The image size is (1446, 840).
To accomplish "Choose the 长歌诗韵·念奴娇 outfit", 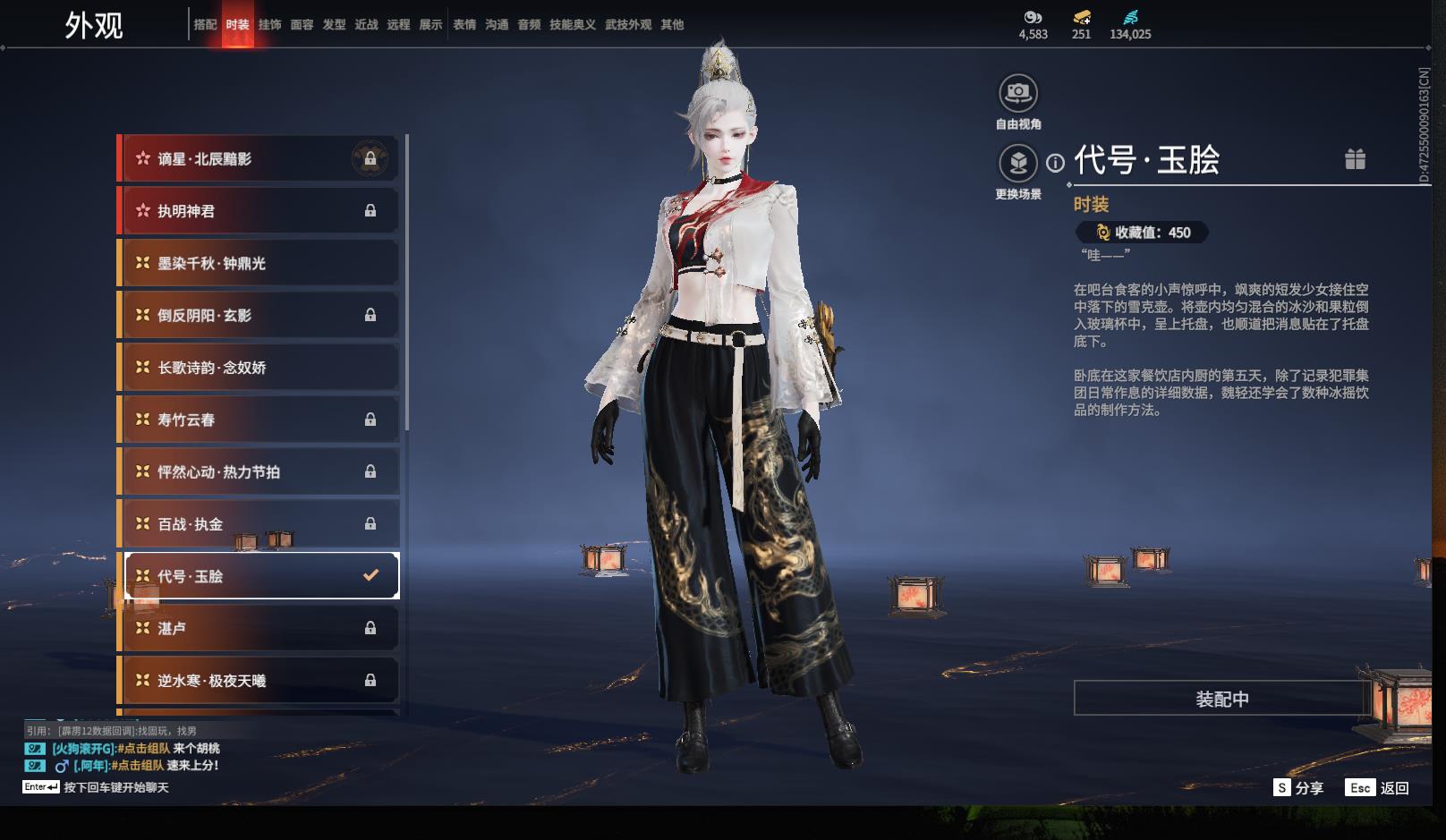I will pyautogui.click(x=259, y=368).
